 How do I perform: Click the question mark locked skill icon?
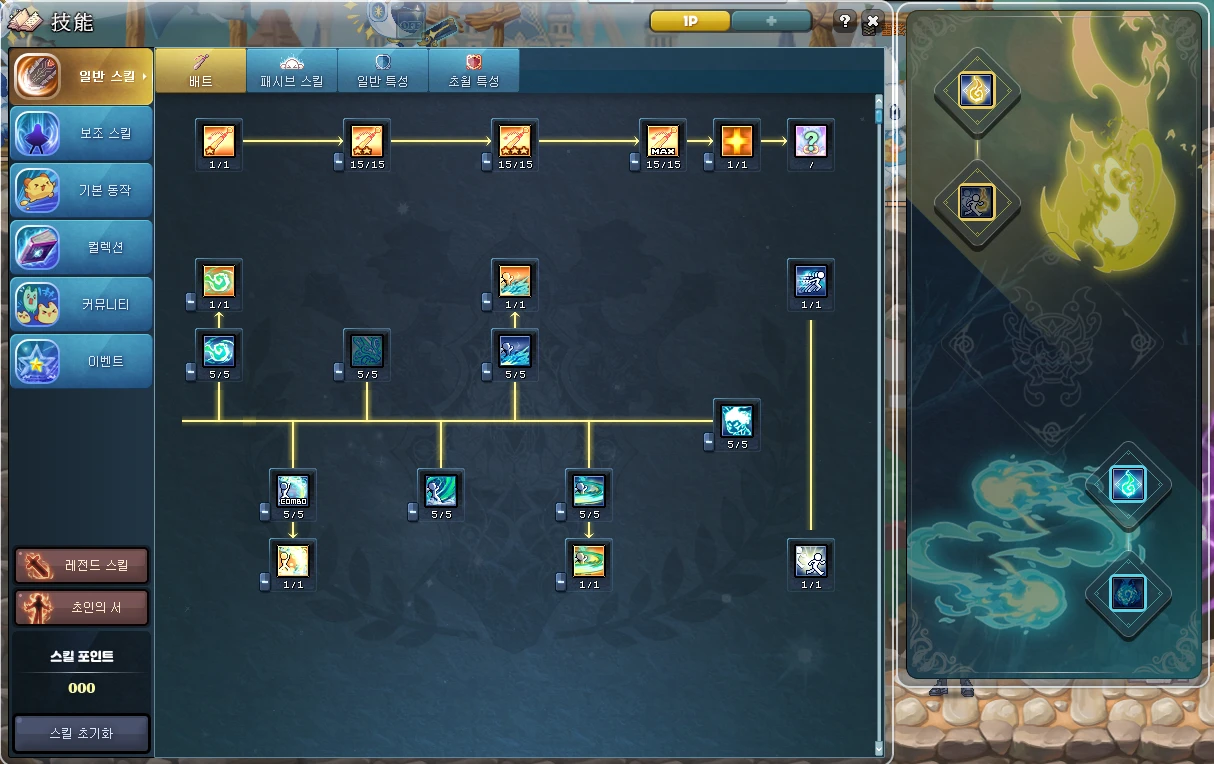[x=811, y=140]
